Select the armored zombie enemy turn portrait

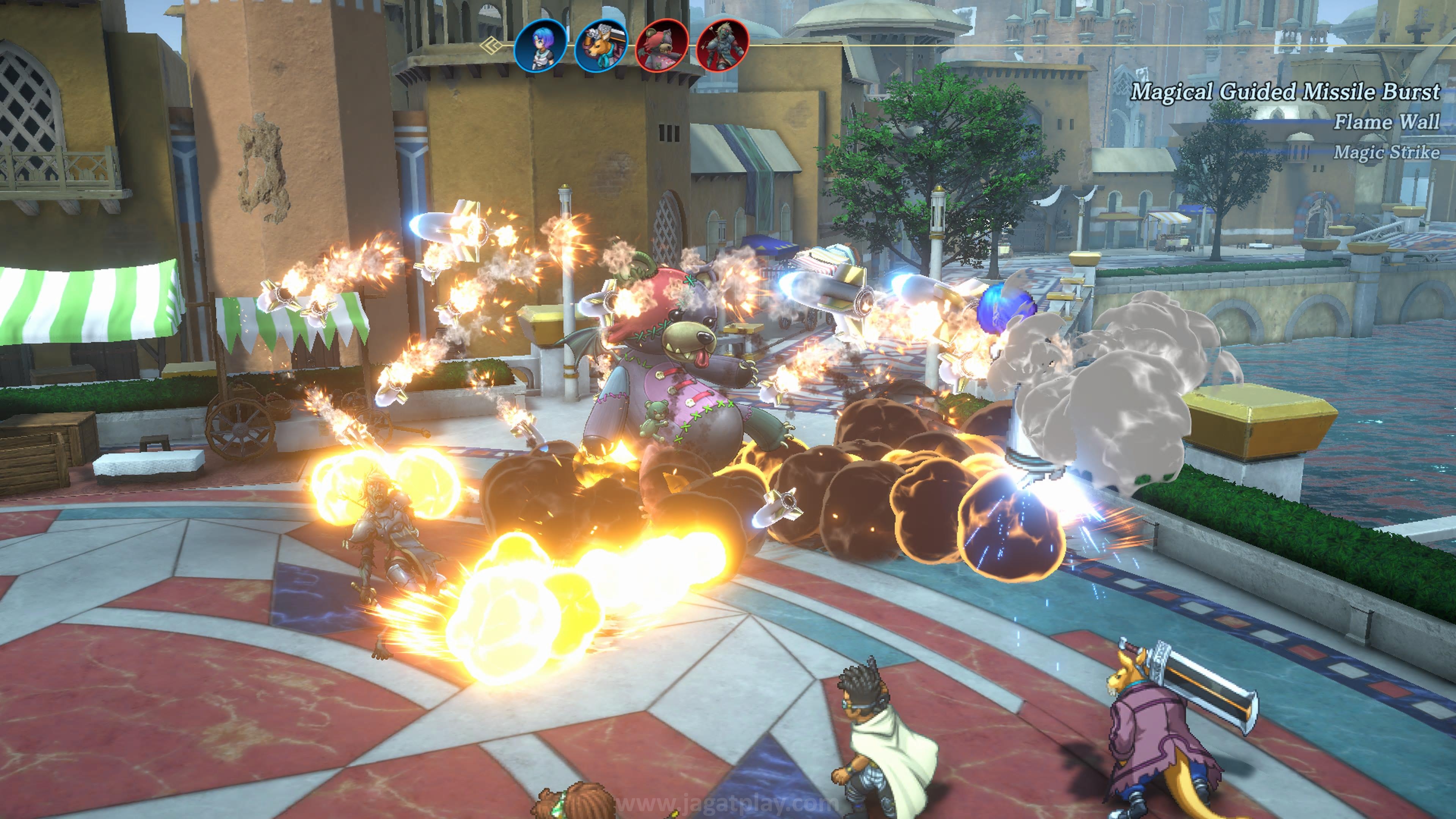723,46
